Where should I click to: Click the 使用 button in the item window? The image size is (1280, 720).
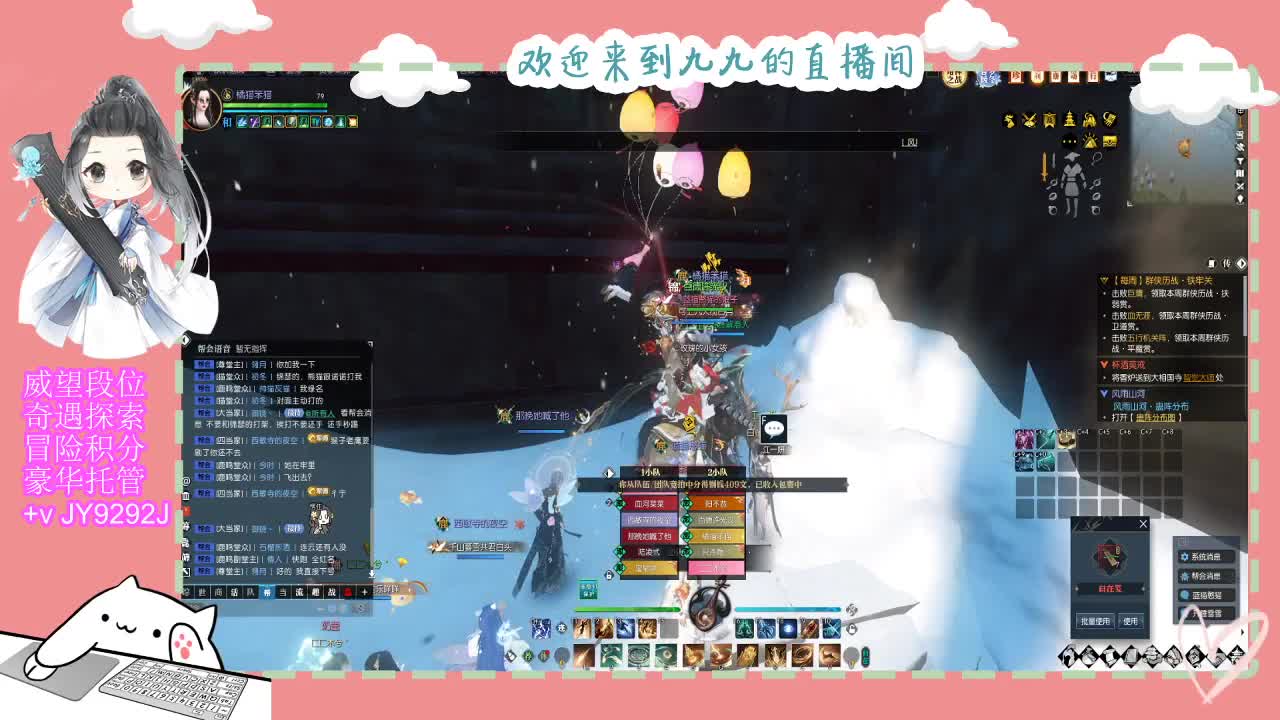click(1131, 619)
